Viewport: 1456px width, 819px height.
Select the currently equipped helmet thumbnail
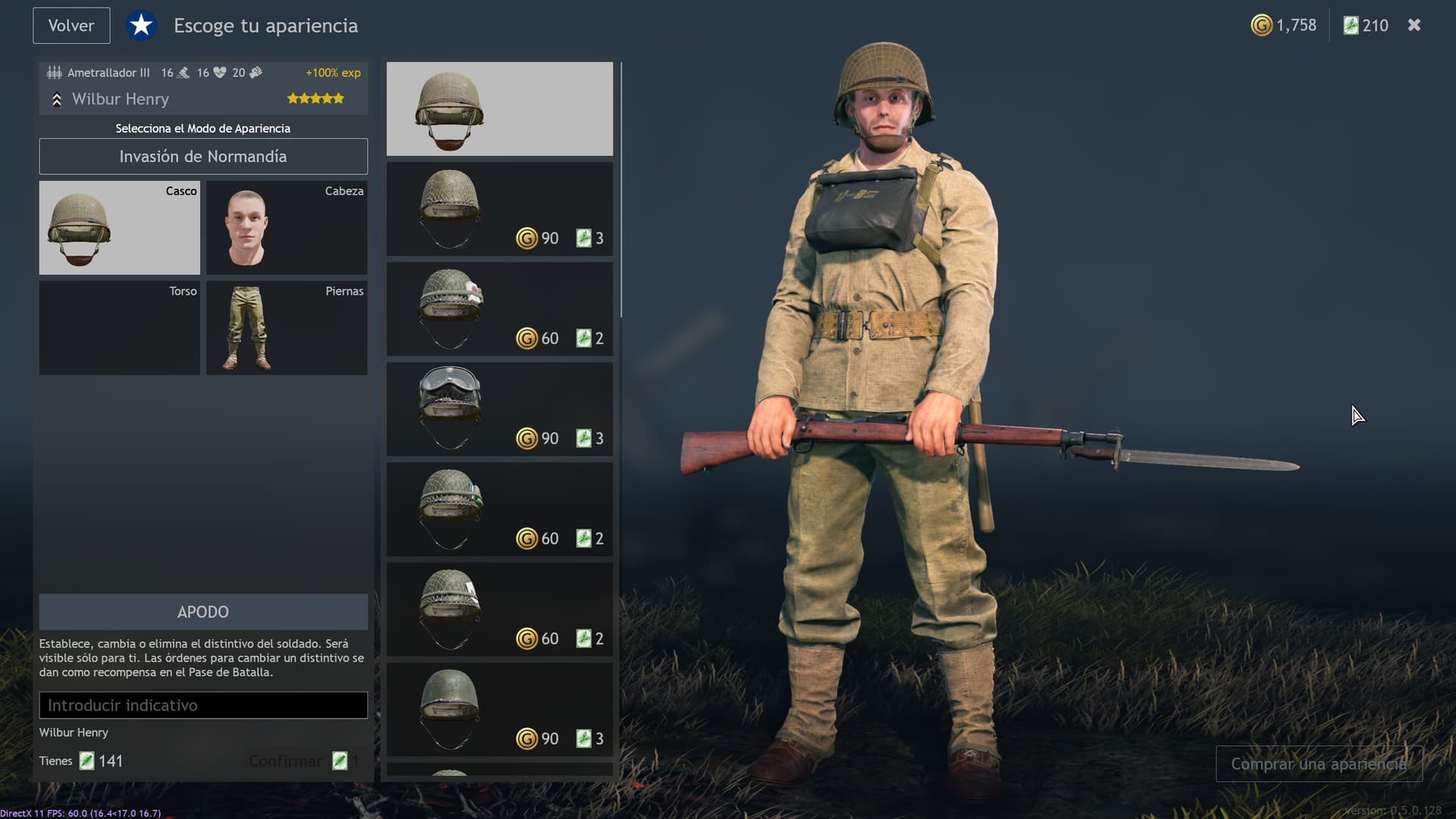[499, 108]
